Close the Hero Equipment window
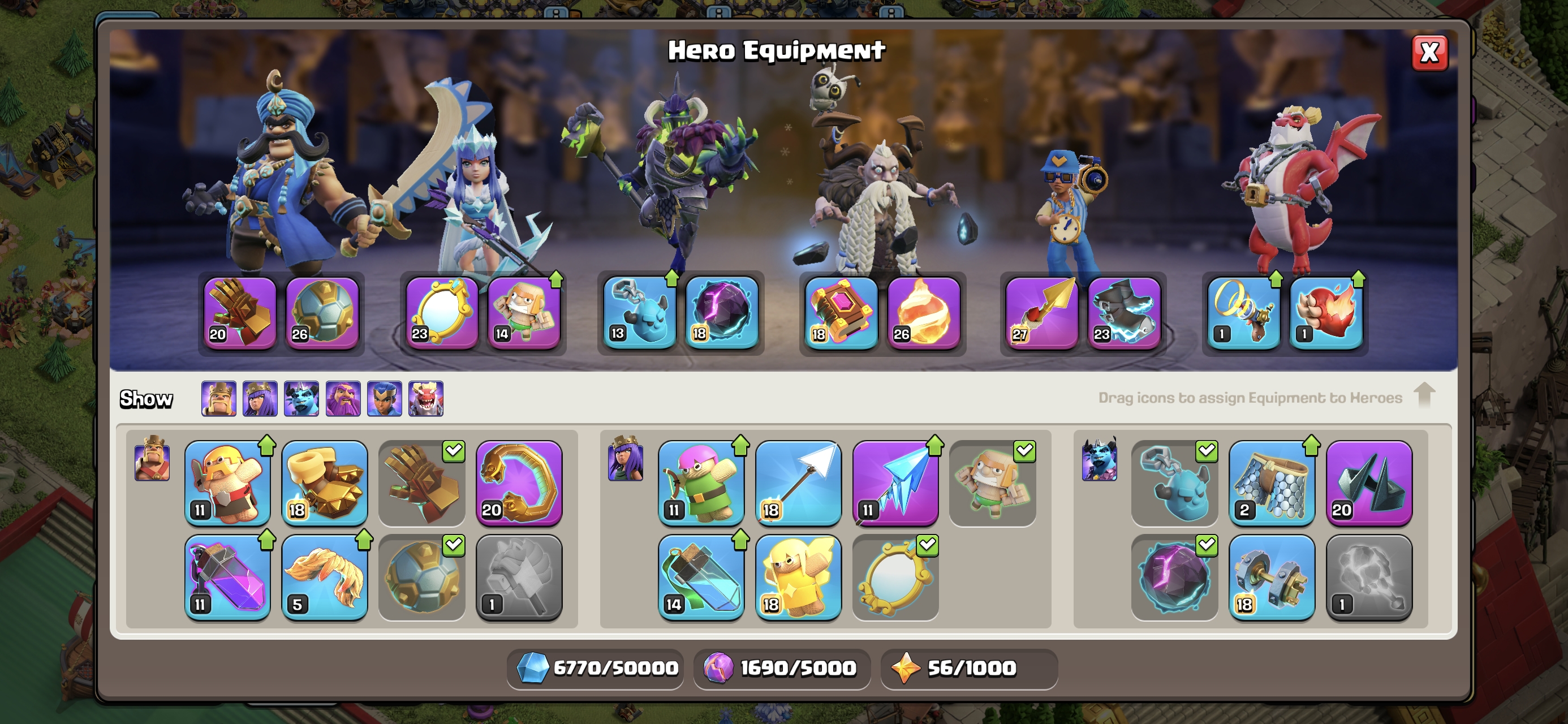Viewport: 1568px width, 724px height. click(x=1429, y=53)
